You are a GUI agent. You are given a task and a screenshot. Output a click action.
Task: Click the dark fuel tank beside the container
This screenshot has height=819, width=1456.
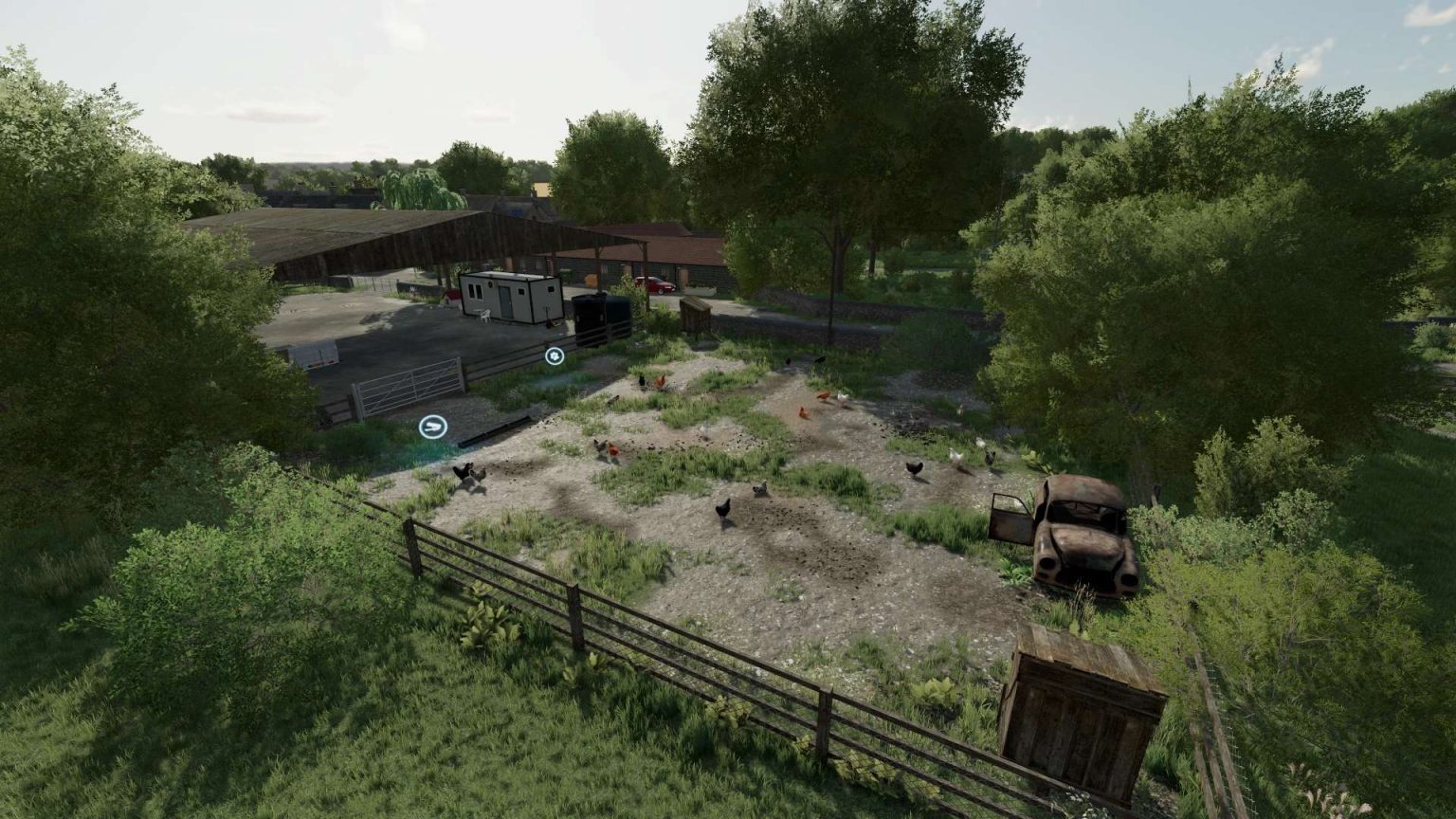point(599,313)
